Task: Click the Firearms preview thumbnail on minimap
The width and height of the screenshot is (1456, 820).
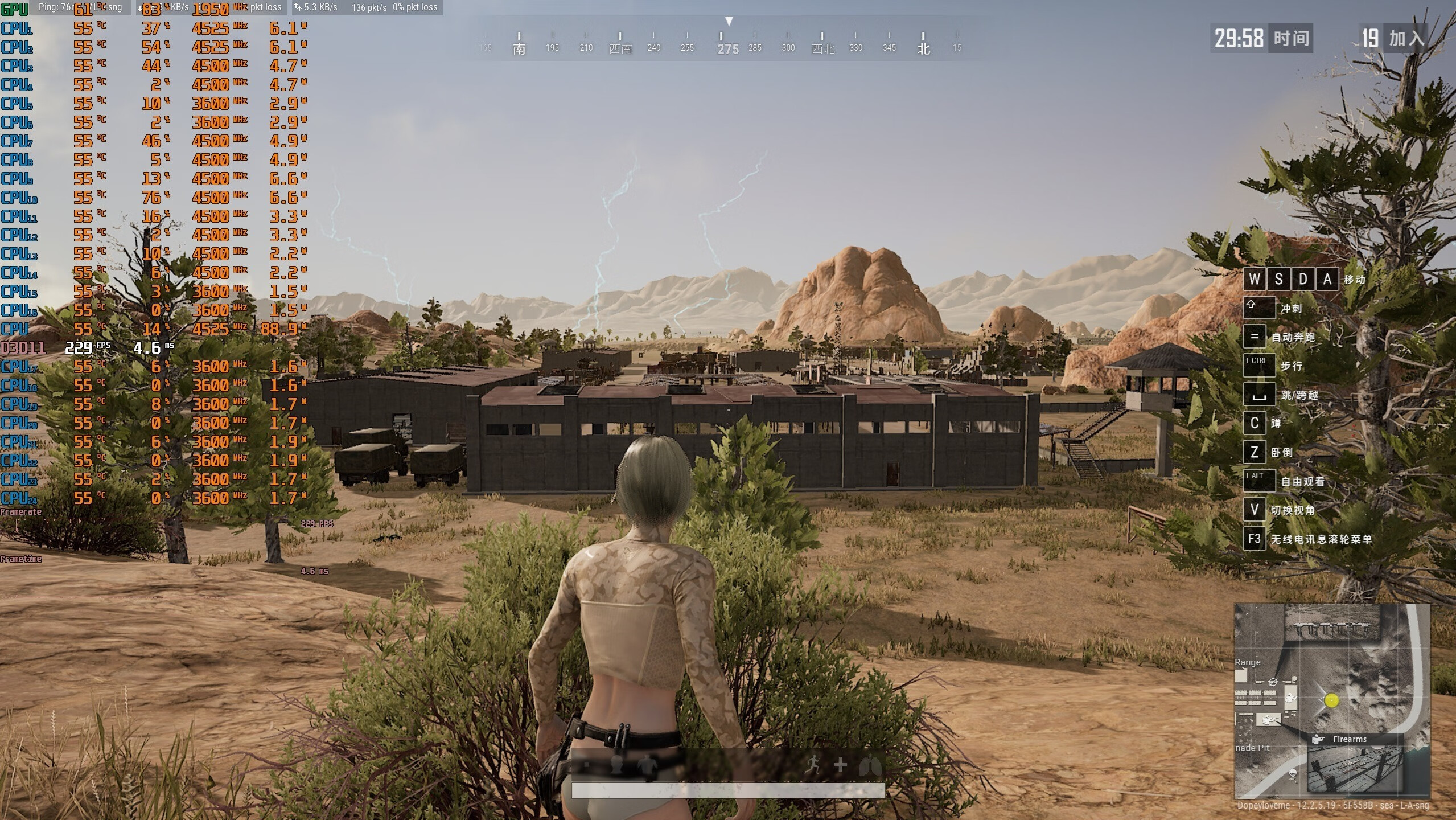Action: pyautogui.click(x=1354, y=770)
